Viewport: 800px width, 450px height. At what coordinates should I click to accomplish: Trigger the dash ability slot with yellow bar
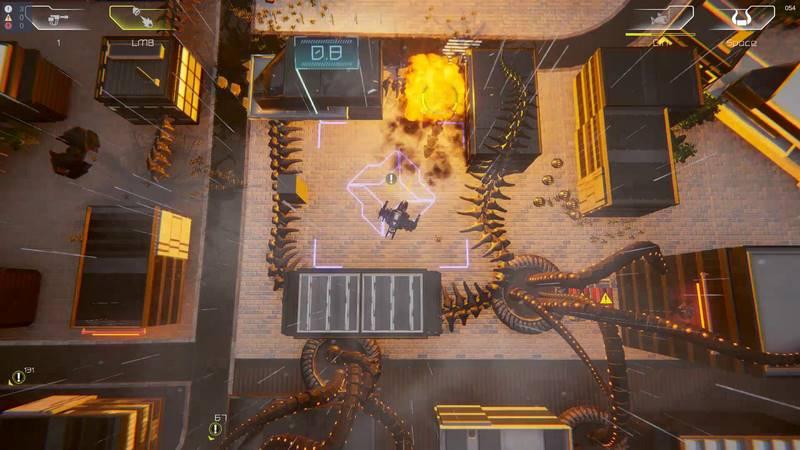(x=660, y=17)
